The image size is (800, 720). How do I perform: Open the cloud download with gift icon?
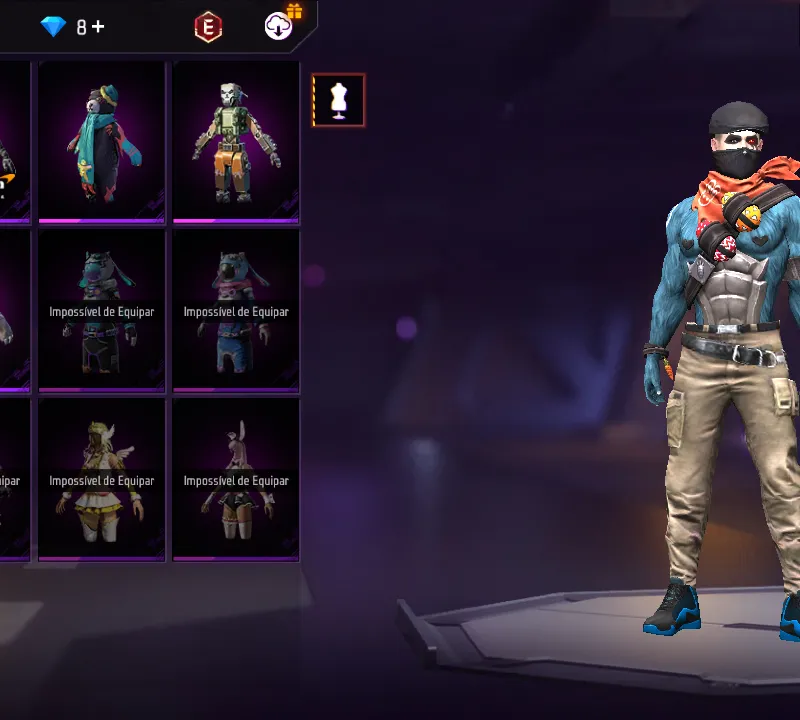(x=279, y=27)
